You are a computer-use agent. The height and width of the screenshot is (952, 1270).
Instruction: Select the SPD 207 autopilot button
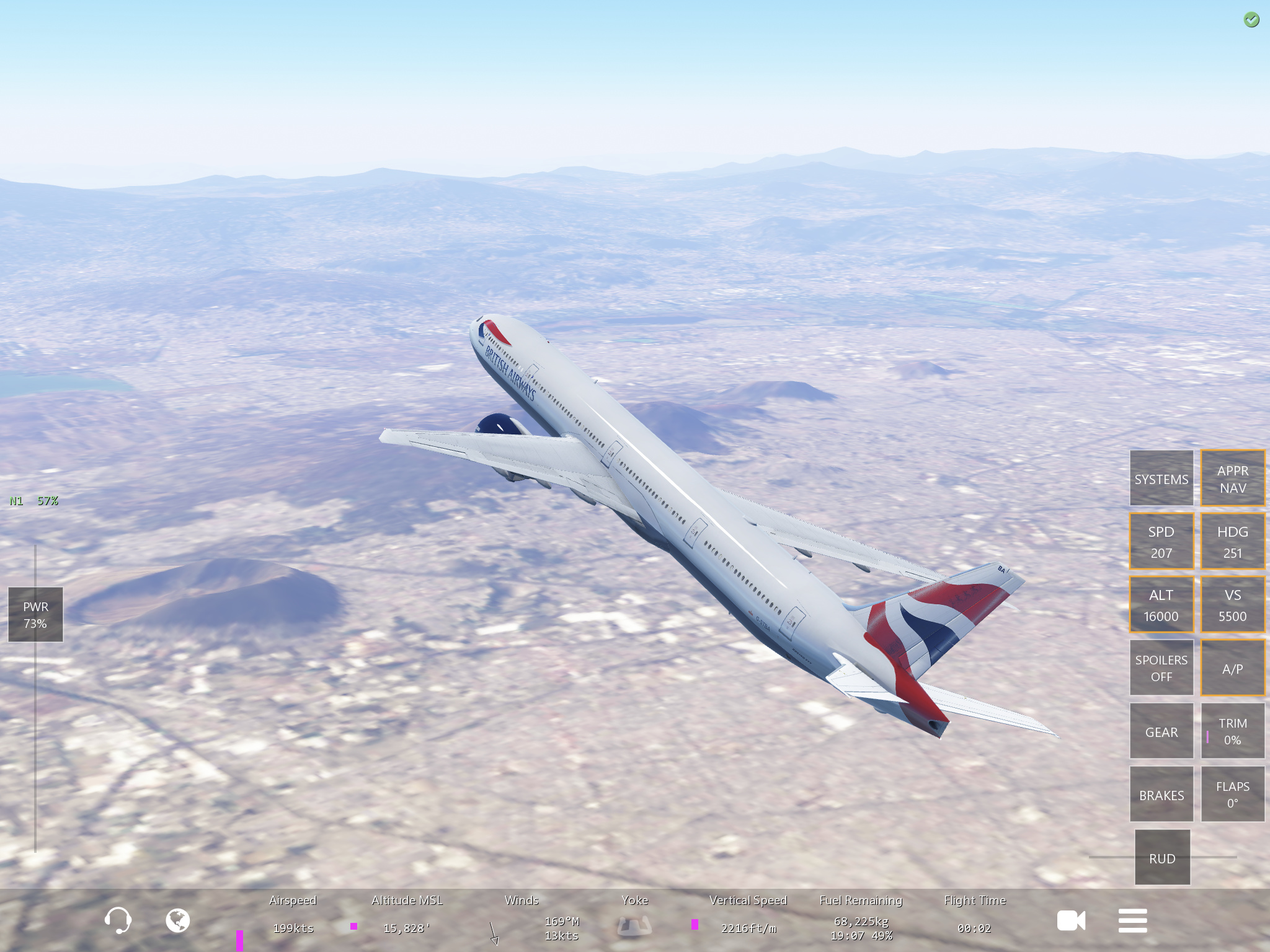(x=1161, y=542)
